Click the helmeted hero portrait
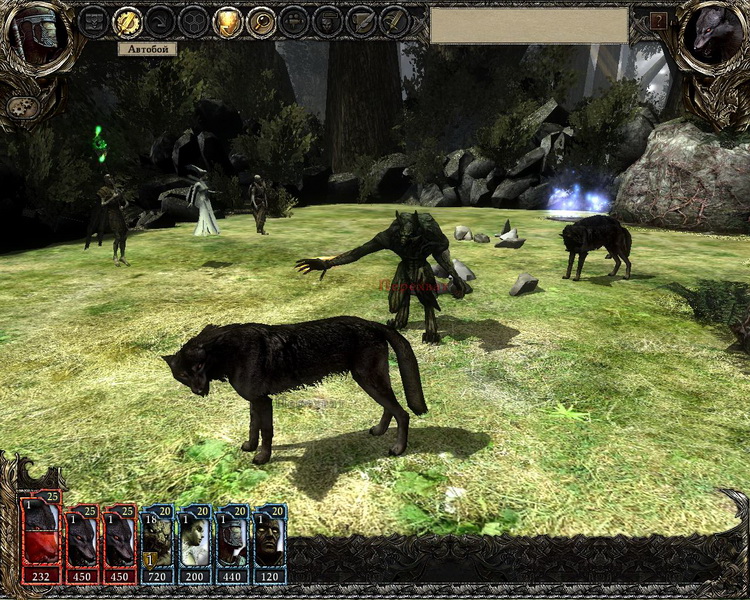The width and height of the screenshot is (750, 600). pyautogui.click(x=36, y=37)
